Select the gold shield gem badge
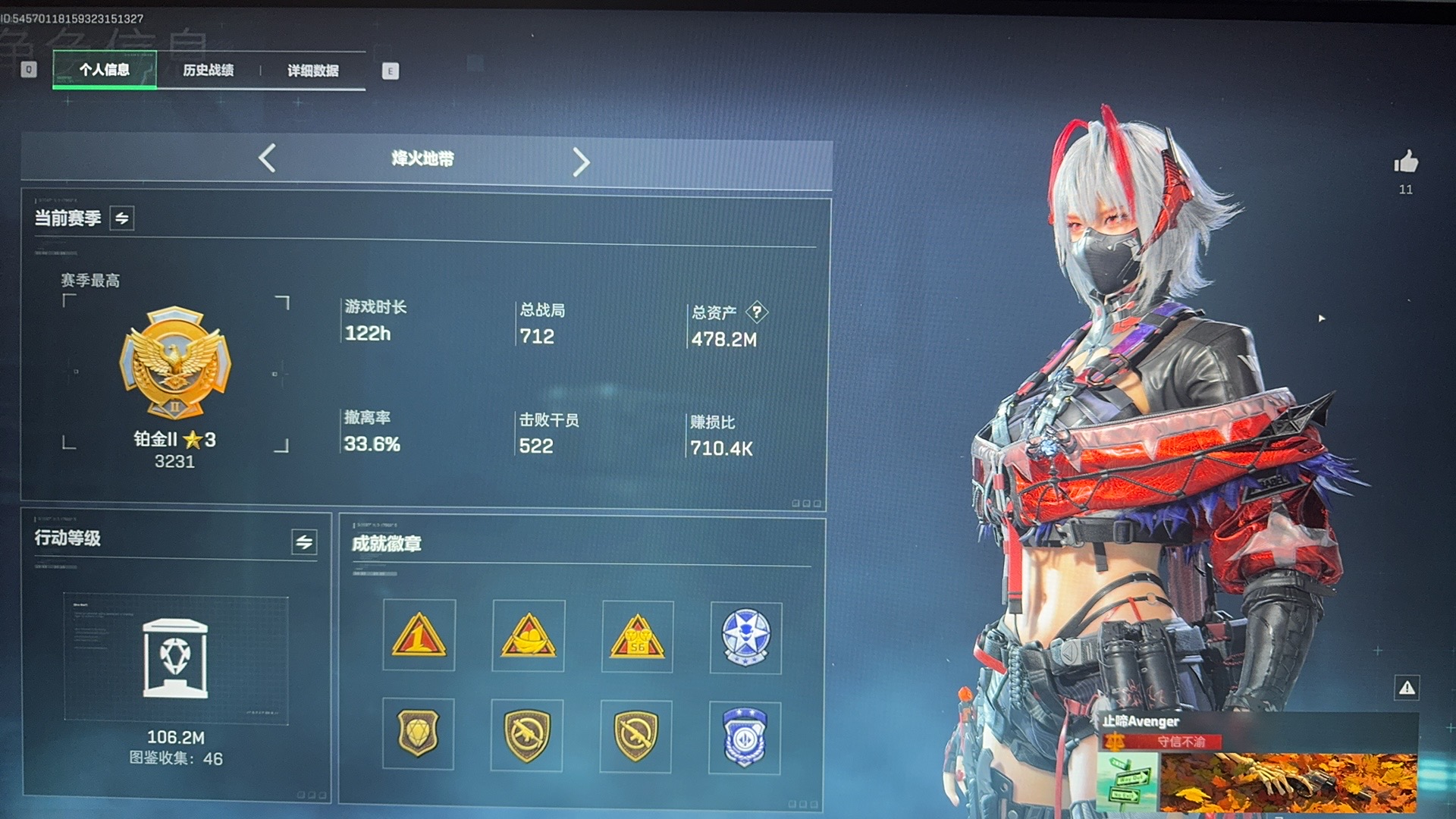The width and height of the screenshot is (1456, 819). click(x=418, y=733)
